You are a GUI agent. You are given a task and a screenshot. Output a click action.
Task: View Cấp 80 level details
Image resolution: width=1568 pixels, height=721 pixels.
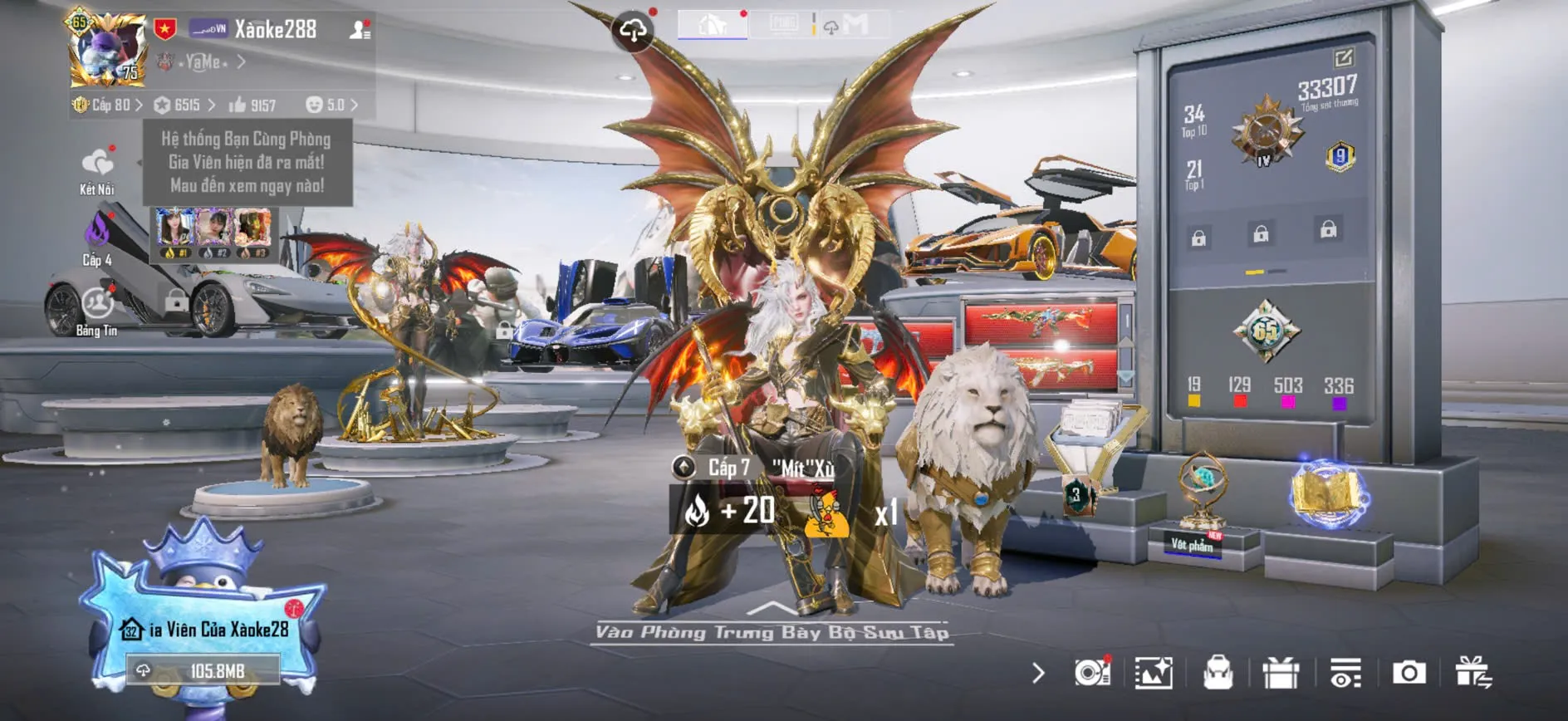click(x=109, y=105)
